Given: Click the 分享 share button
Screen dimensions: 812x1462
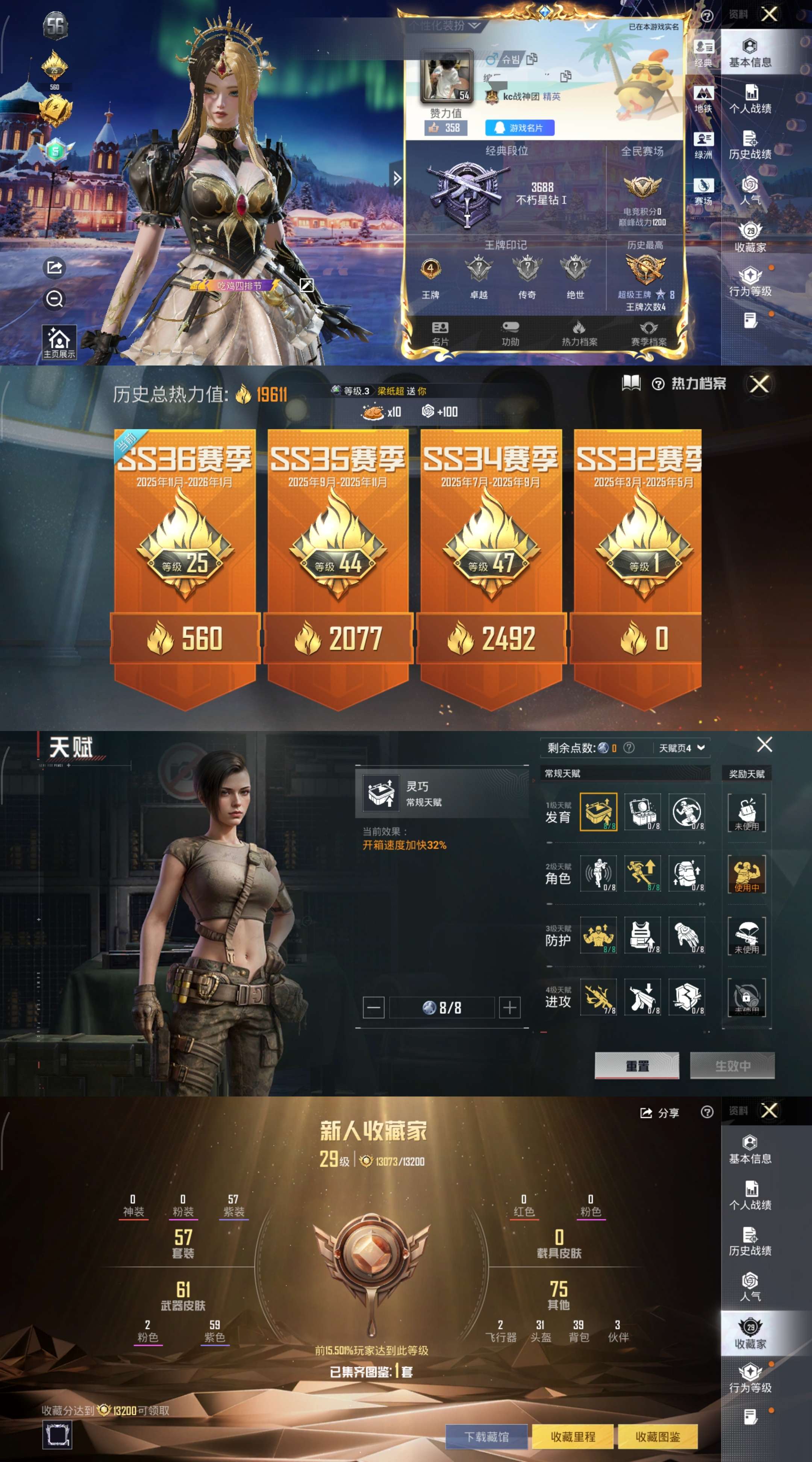Looking at the screenshot, I should (x=659, y=1113).
